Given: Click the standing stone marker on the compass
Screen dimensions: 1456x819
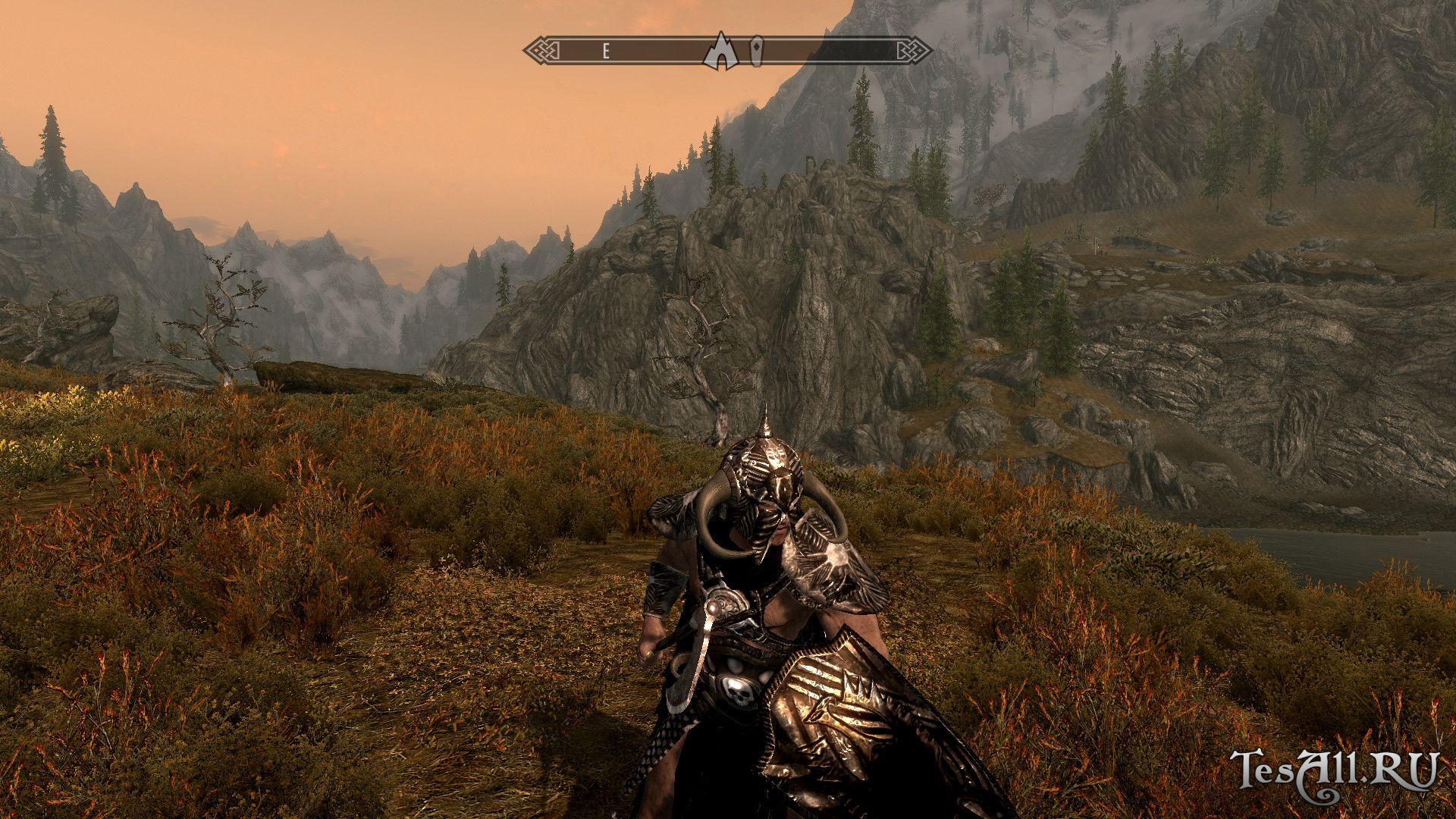Looking at the screenshot, I should pos(757,50).
